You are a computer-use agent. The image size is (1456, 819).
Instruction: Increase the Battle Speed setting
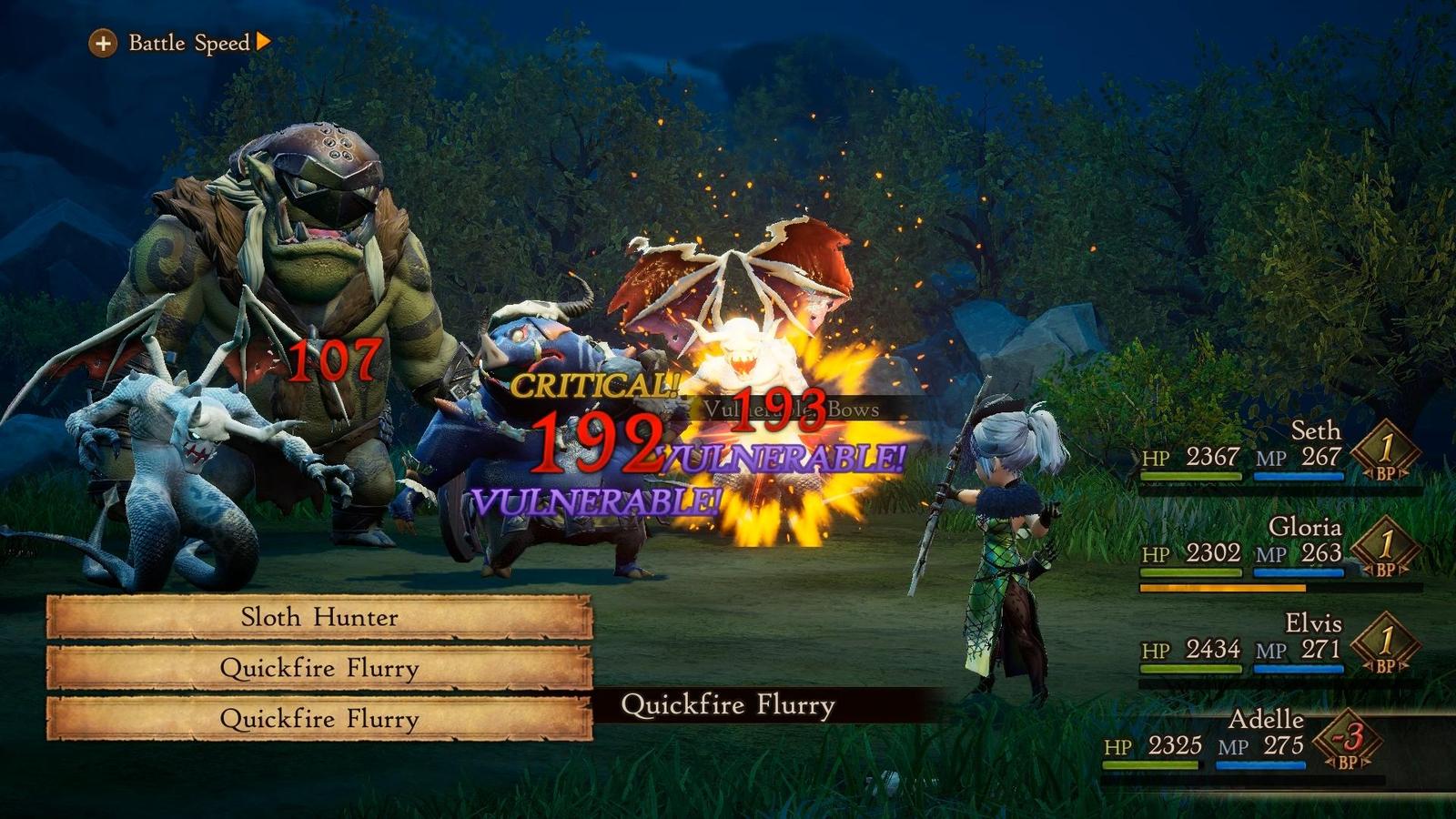pos(103,43)
